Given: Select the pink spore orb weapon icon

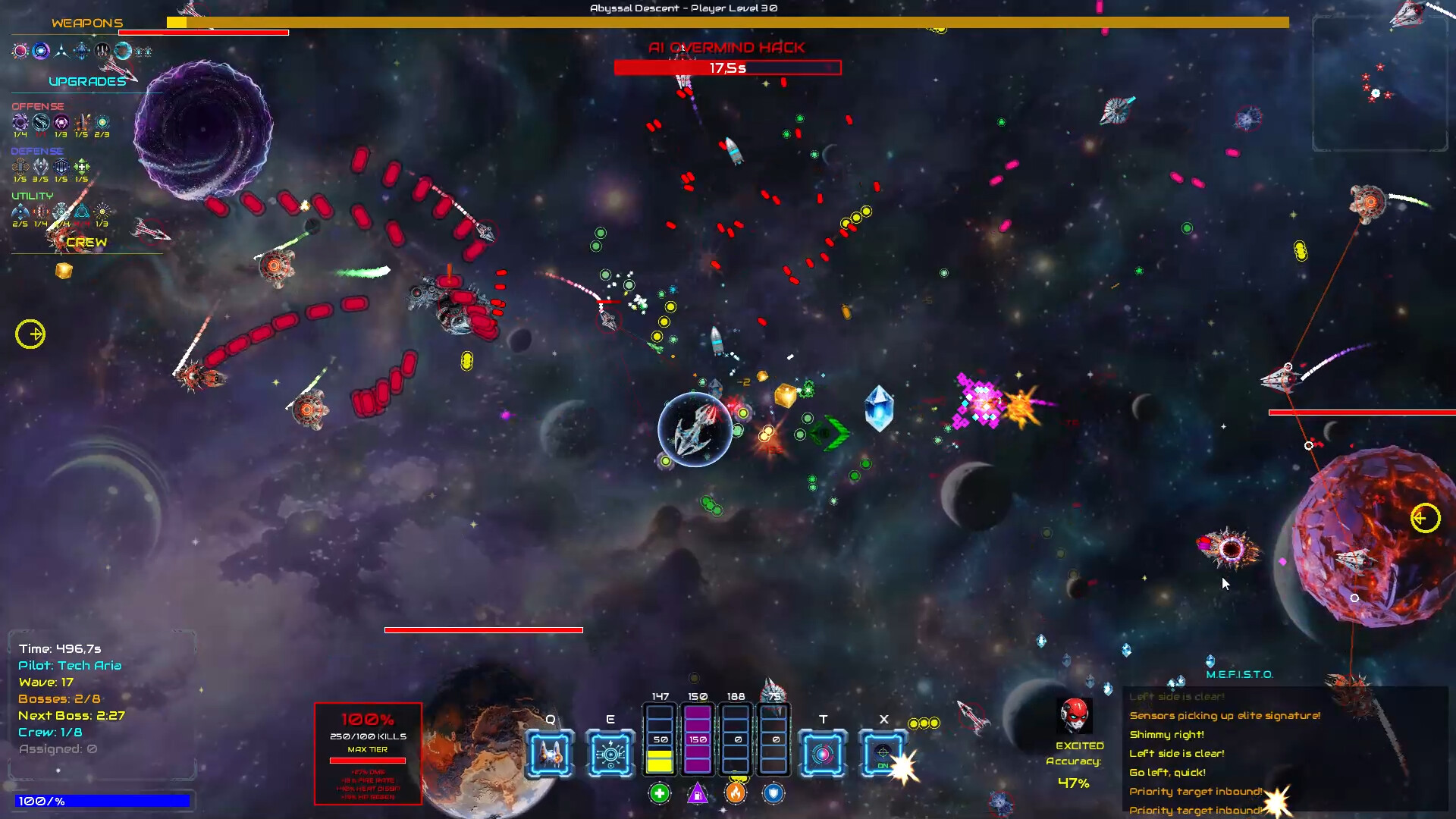Looking at the screenshot, I should coord(20,51).
